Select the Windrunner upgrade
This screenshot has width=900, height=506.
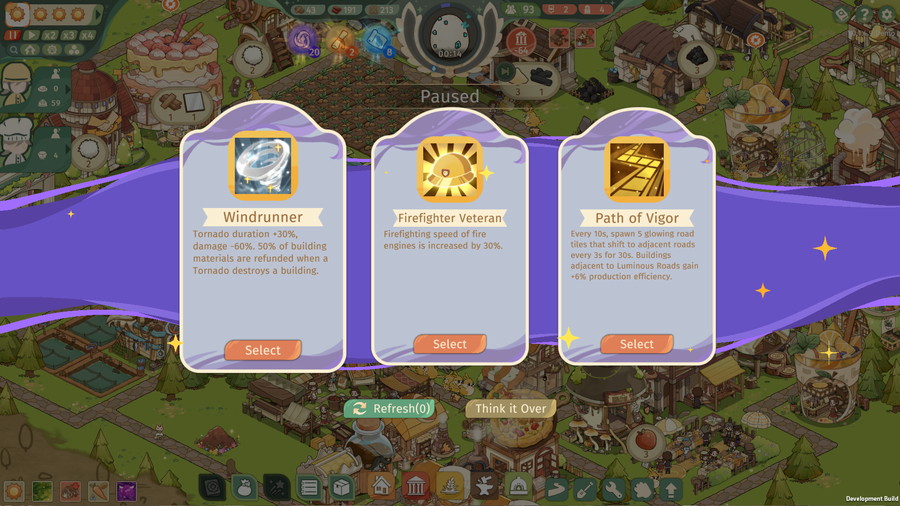click(x=262, y=350)
